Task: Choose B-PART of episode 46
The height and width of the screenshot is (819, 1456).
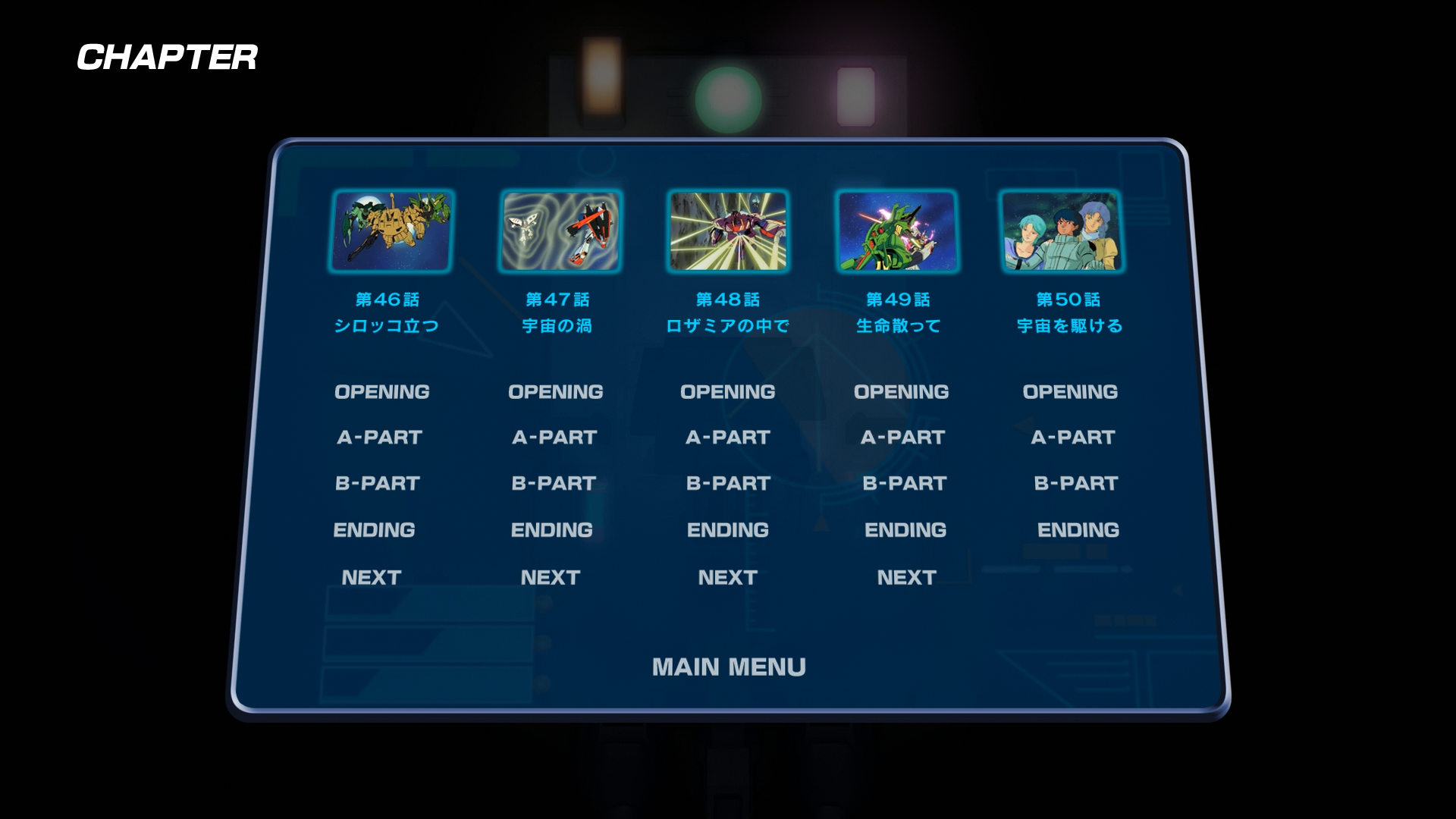Action: coord(378,484)
